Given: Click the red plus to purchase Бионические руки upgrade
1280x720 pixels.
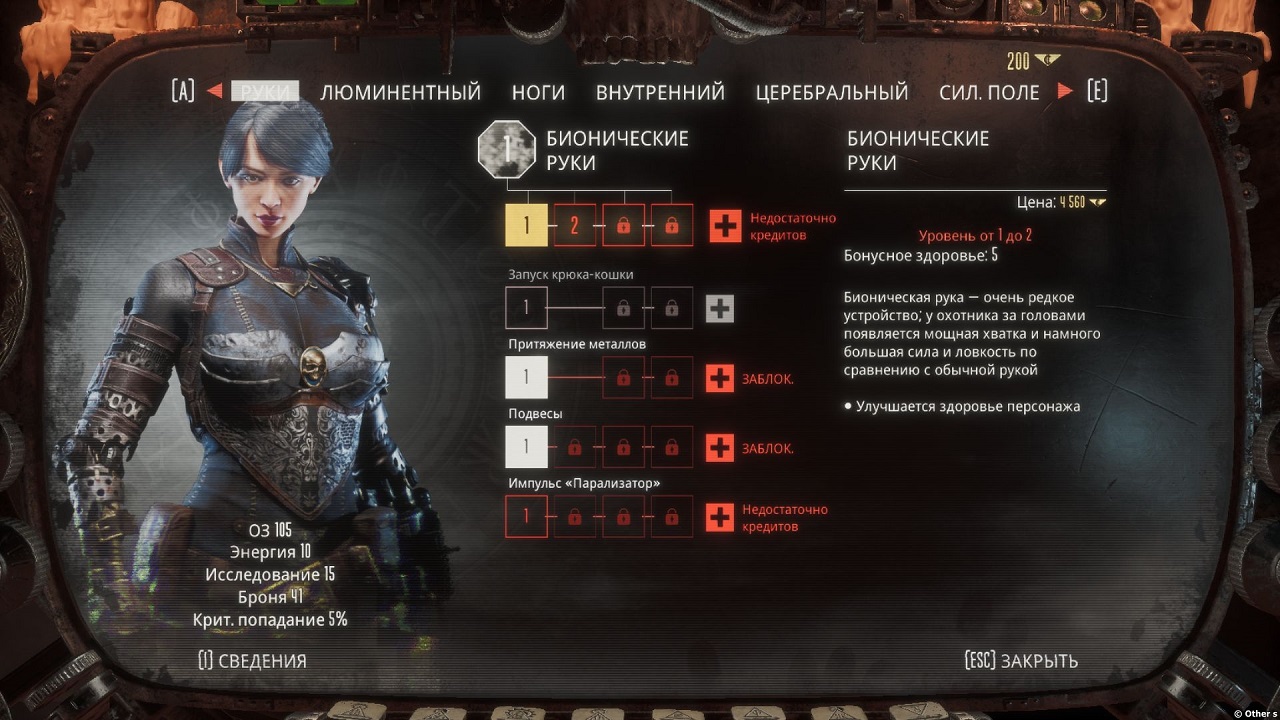Looking at the screenshot, I should click(725, 225).
